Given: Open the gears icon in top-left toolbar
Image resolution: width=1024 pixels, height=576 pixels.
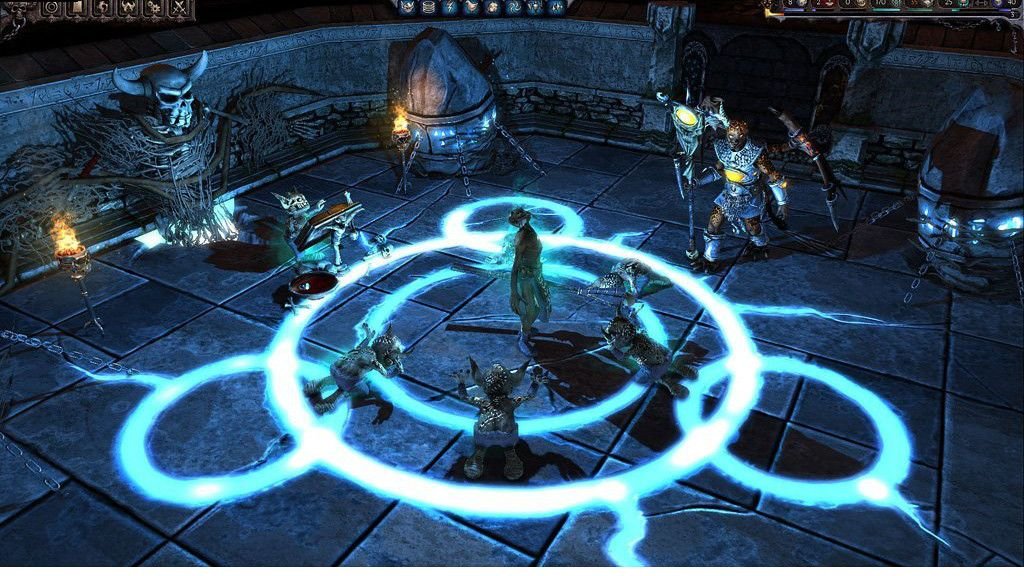Looking at the screenshot, I should click(154, 8).
